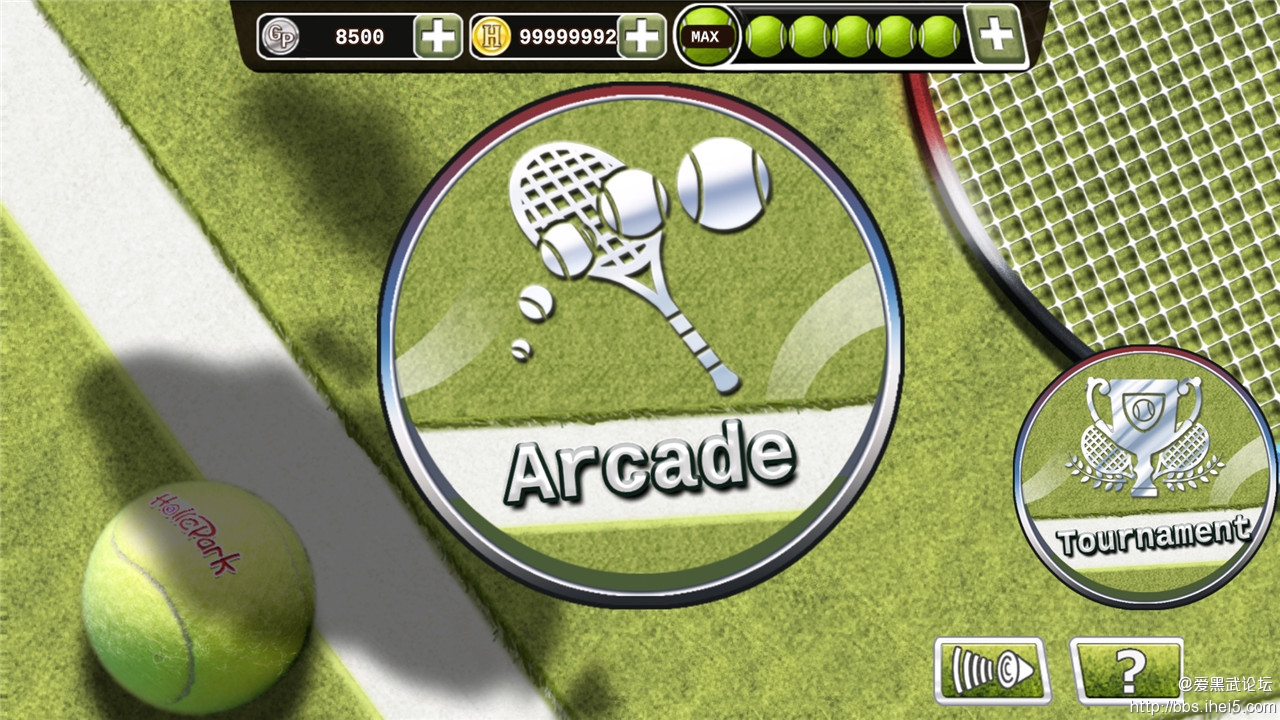The image size is (1280, 720).
Task: Open the question mark help button
Action: (x=1127, y=667)
